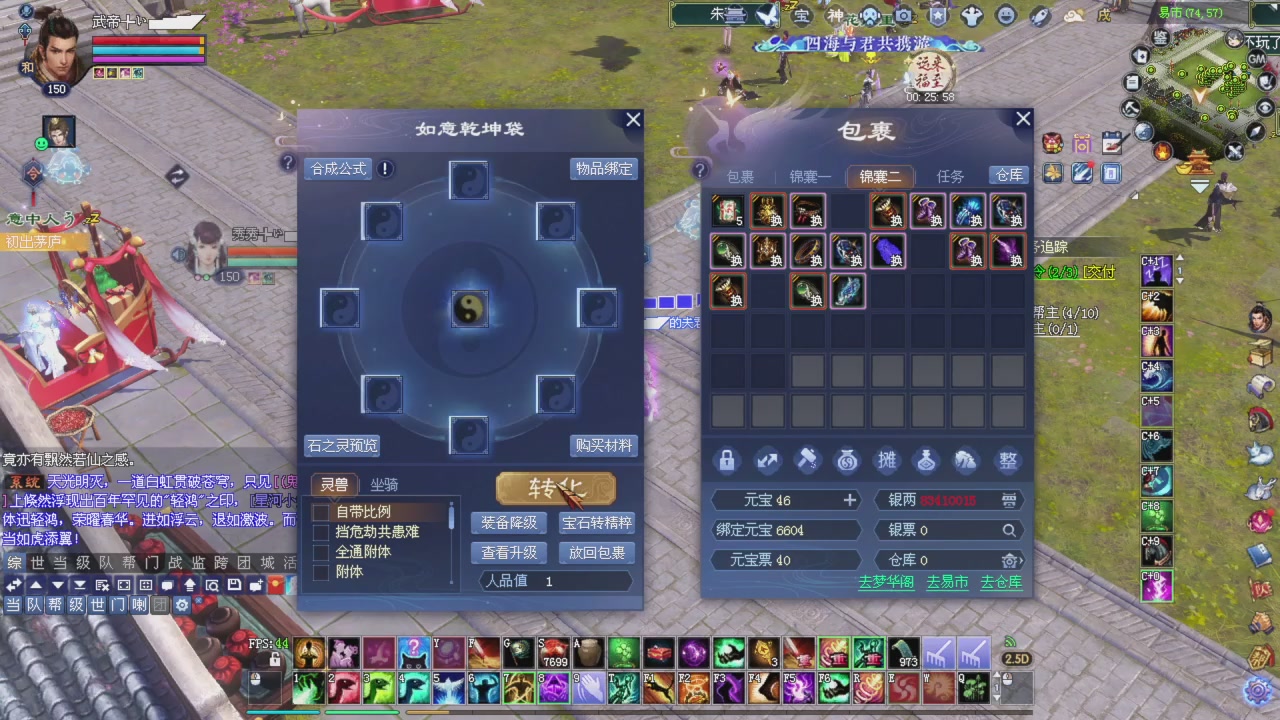Toggle the 附体 checkbox
The image size is (1280, 720).
[x=321, y=572]
